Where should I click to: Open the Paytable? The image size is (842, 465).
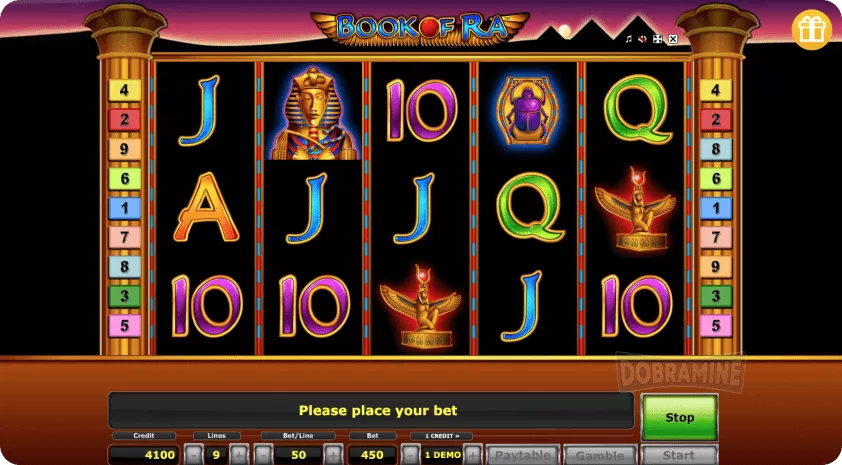(x=523, y=455)
